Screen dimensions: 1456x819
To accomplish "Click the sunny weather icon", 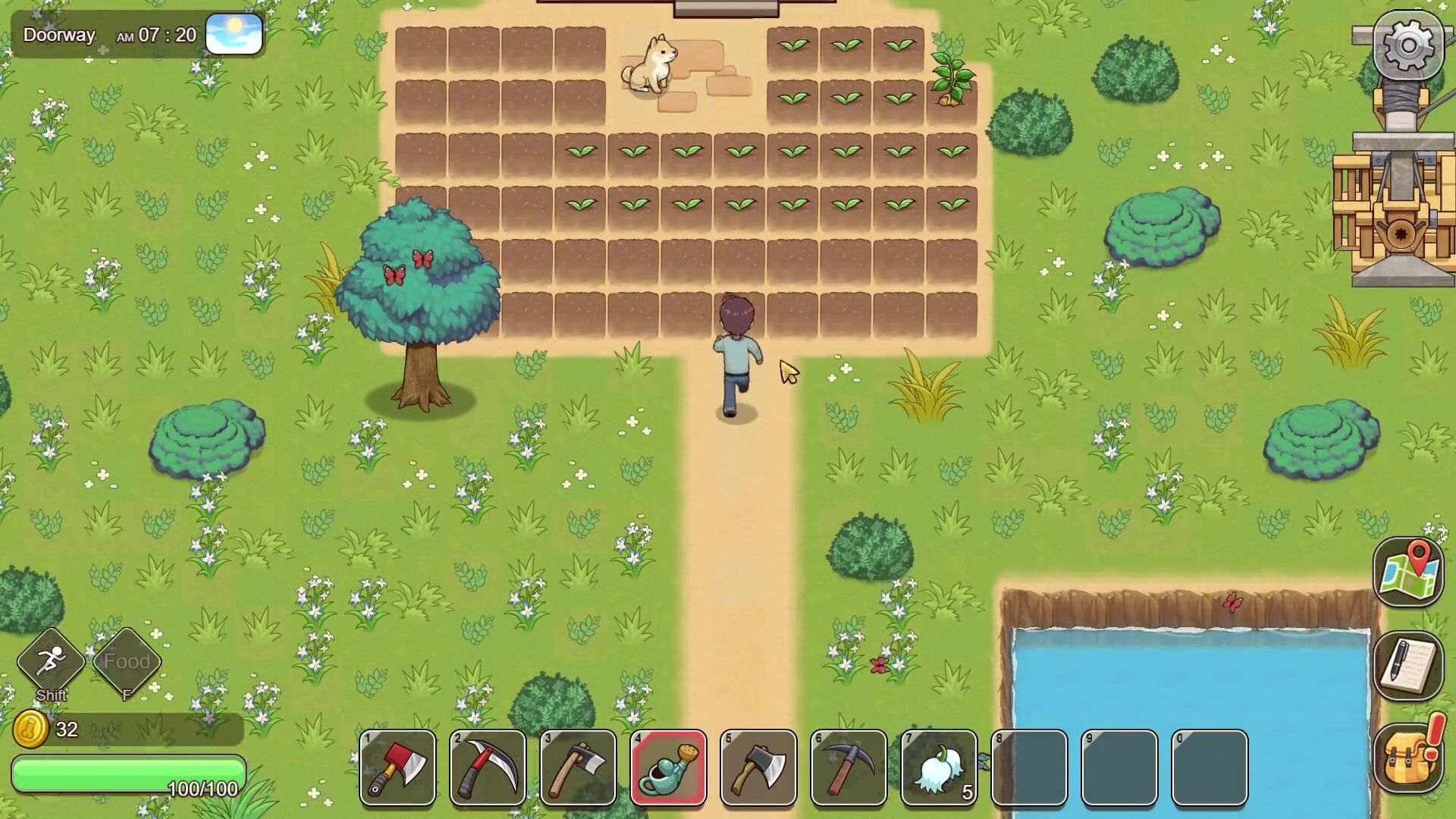I will (x=234, y=34).
